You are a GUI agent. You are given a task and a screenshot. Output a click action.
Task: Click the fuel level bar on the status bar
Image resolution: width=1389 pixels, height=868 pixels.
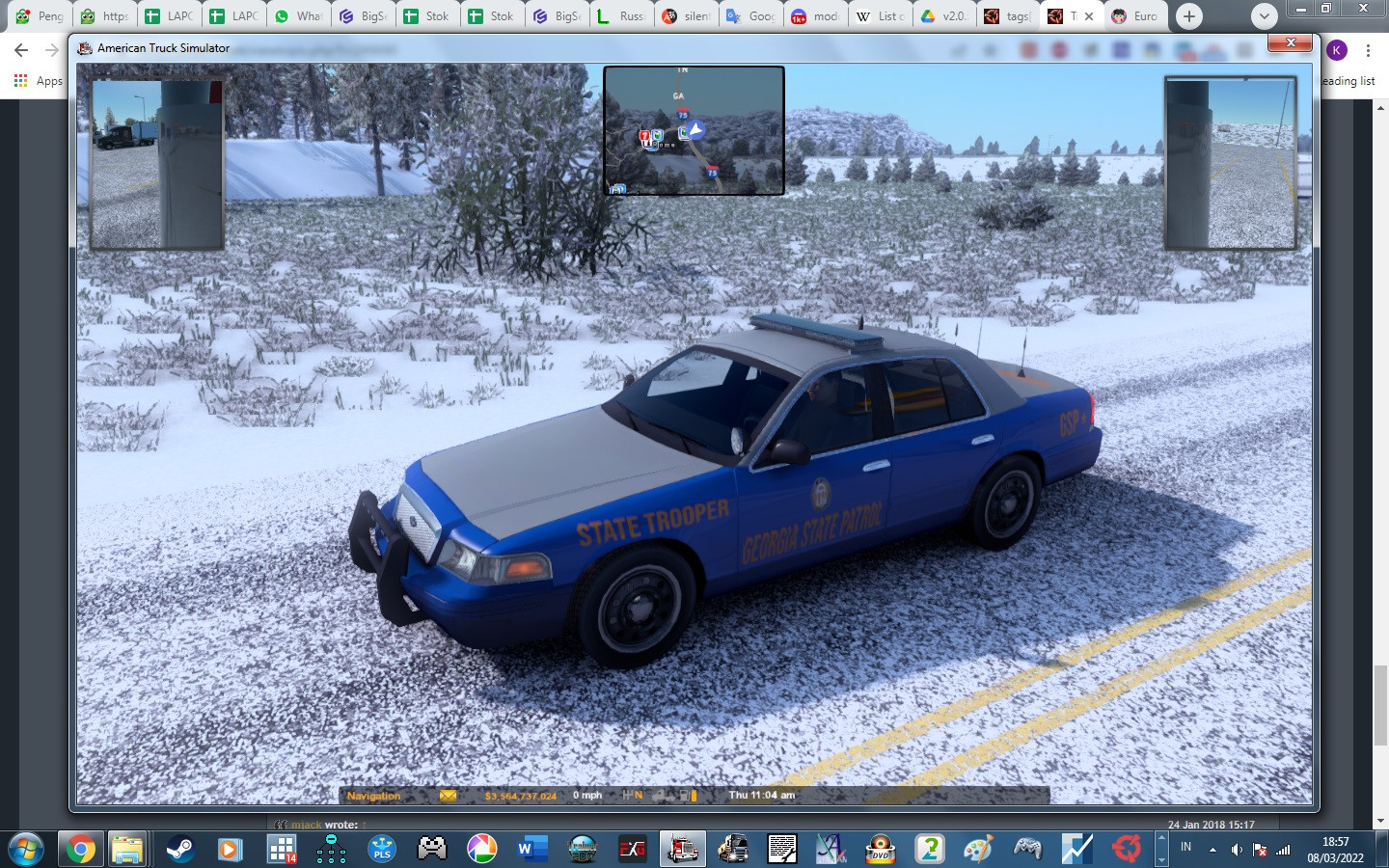694,795
